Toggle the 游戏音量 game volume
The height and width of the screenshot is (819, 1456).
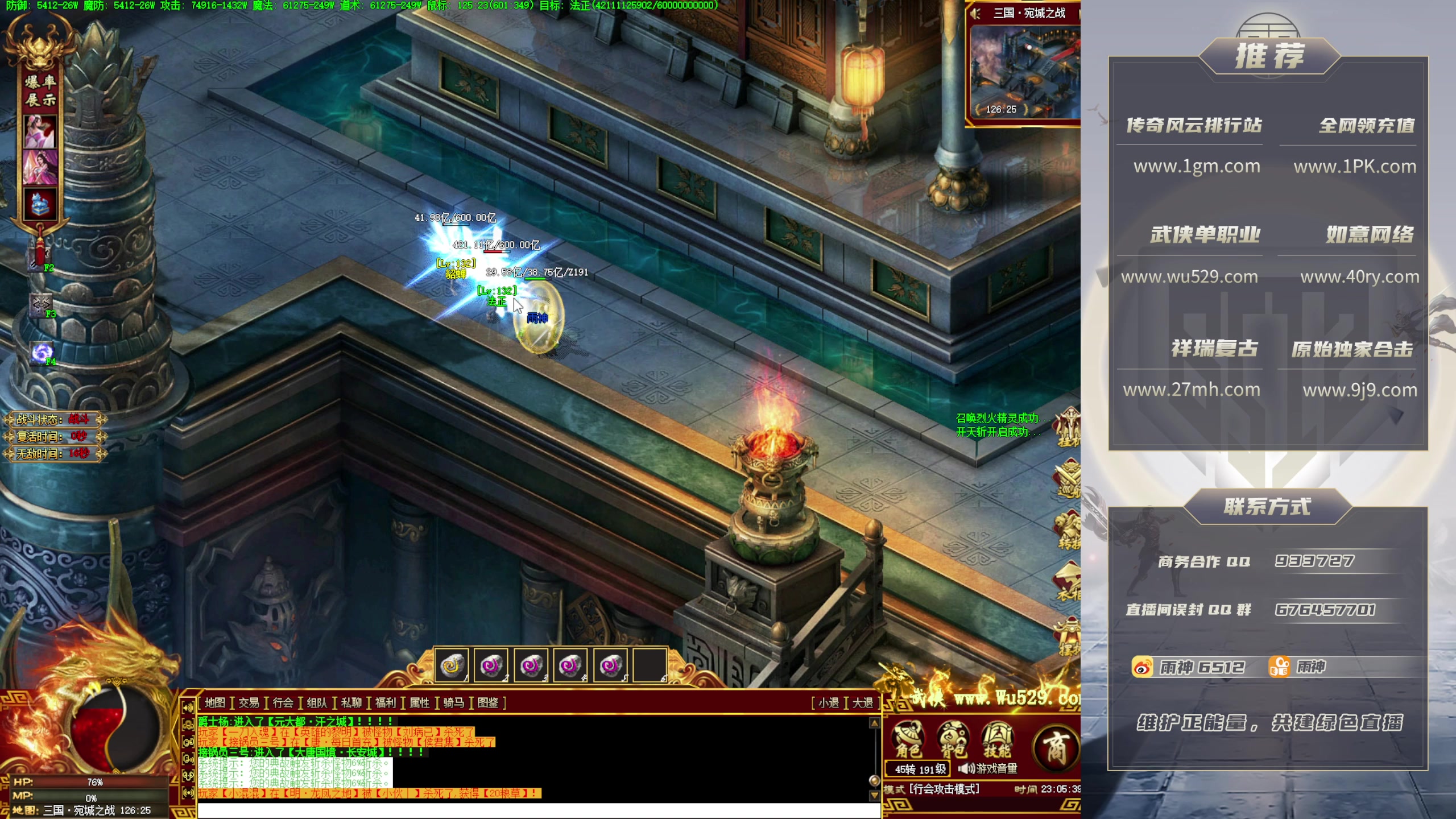coord(988,769)
